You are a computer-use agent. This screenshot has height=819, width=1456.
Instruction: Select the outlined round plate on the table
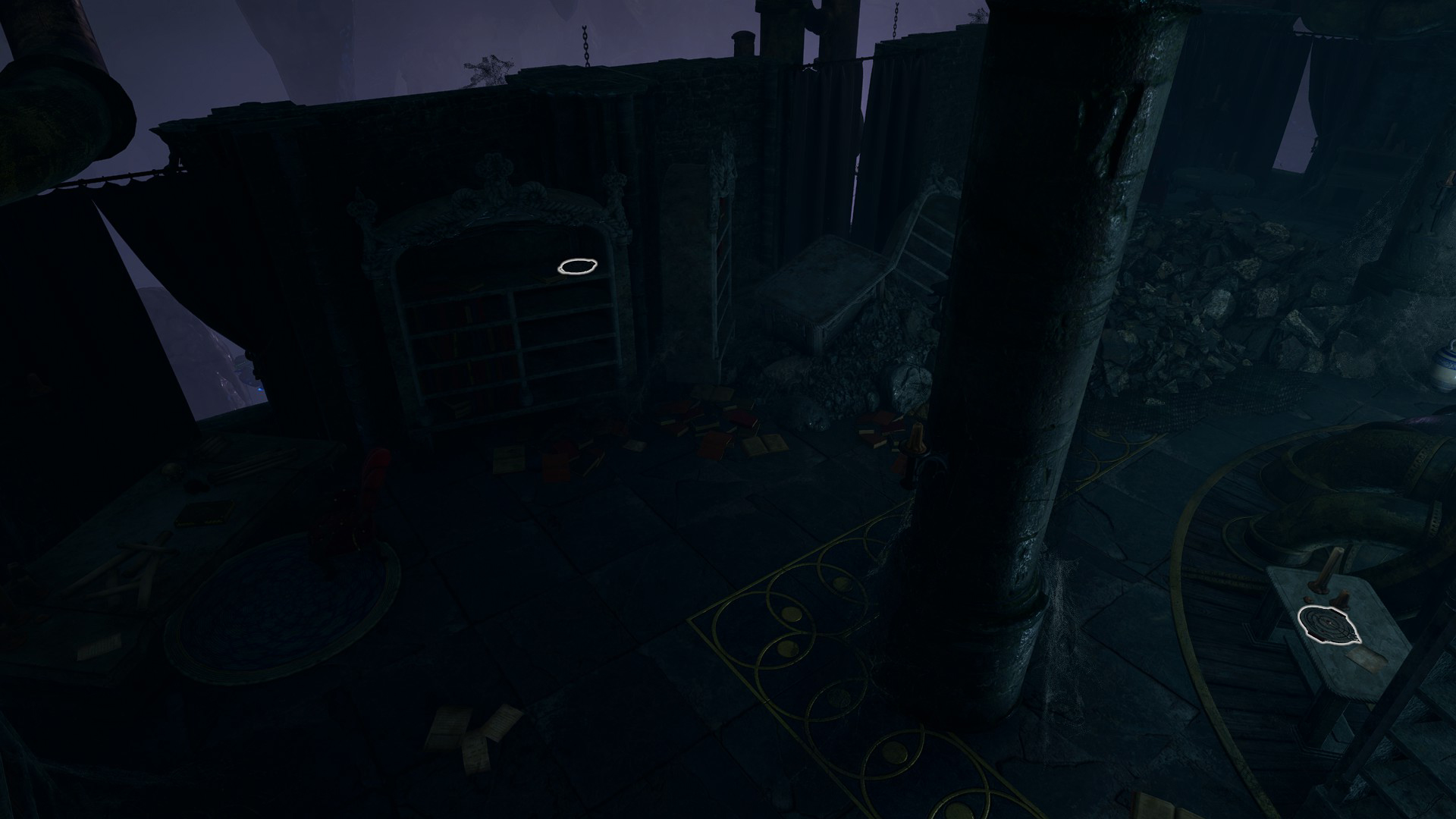point(1329,625)
